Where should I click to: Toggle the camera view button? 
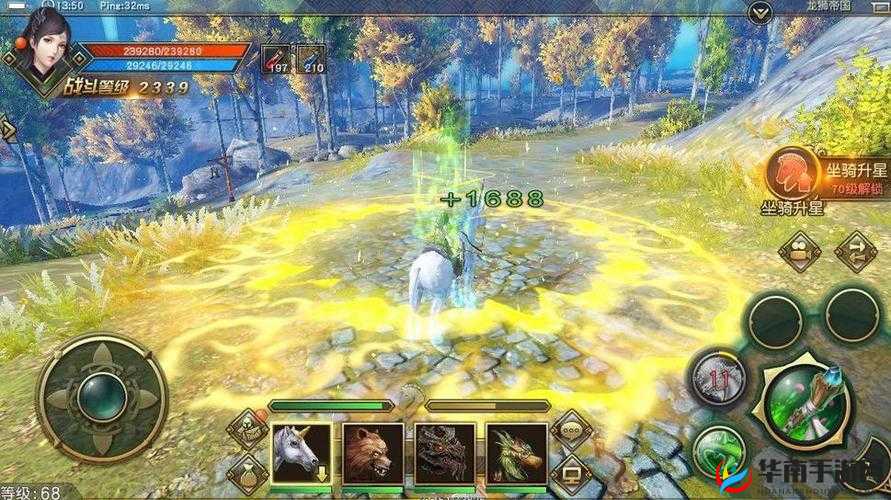tap(799, 252)
